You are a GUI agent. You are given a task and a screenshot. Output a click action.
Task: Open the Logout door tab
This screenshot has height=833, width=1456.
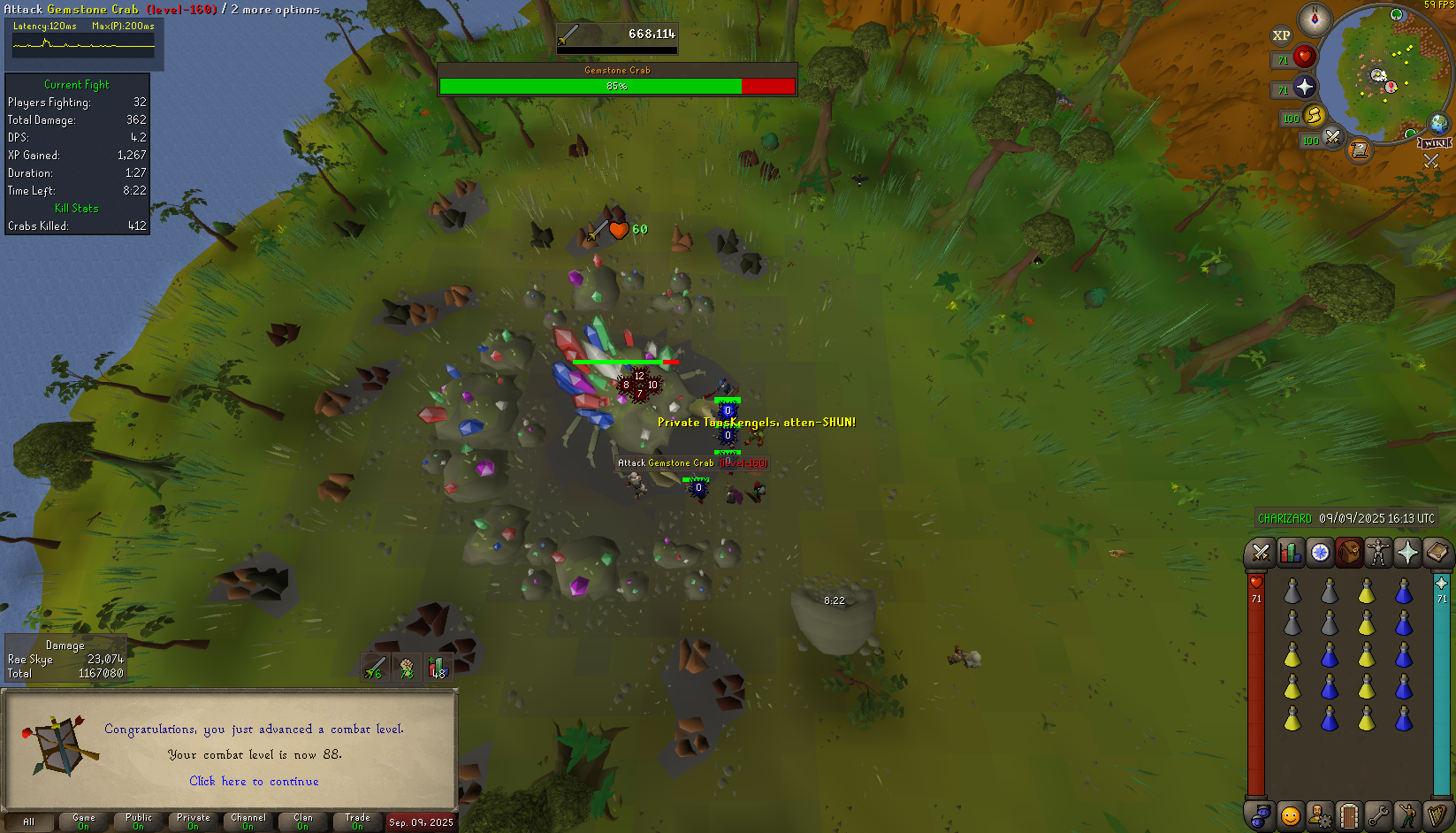pyautogui.click(x=1349, y=815)
